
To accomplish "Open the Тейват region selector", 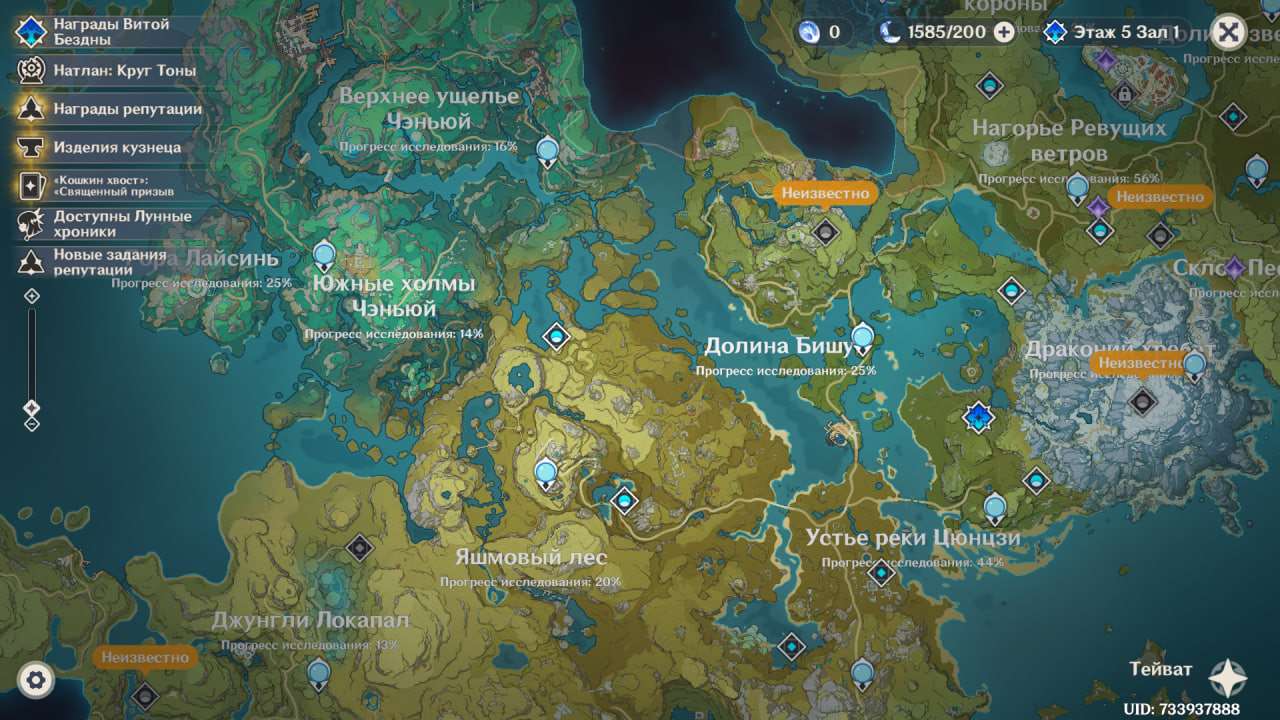I will click(x=1227, y=678).
